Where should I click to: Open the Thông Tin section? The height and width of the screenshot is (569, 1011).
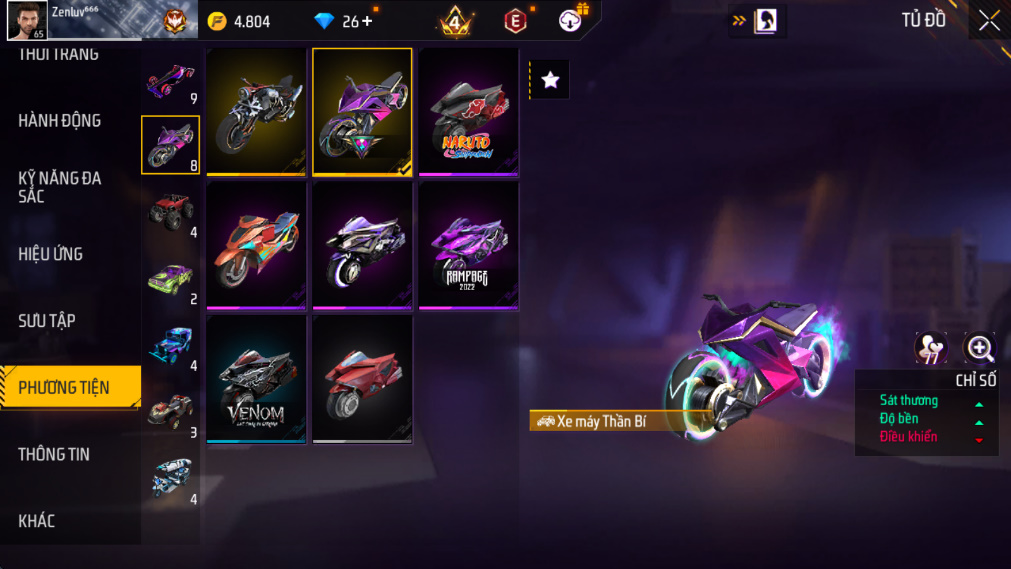pyautogui.click(x=54, y=454)
